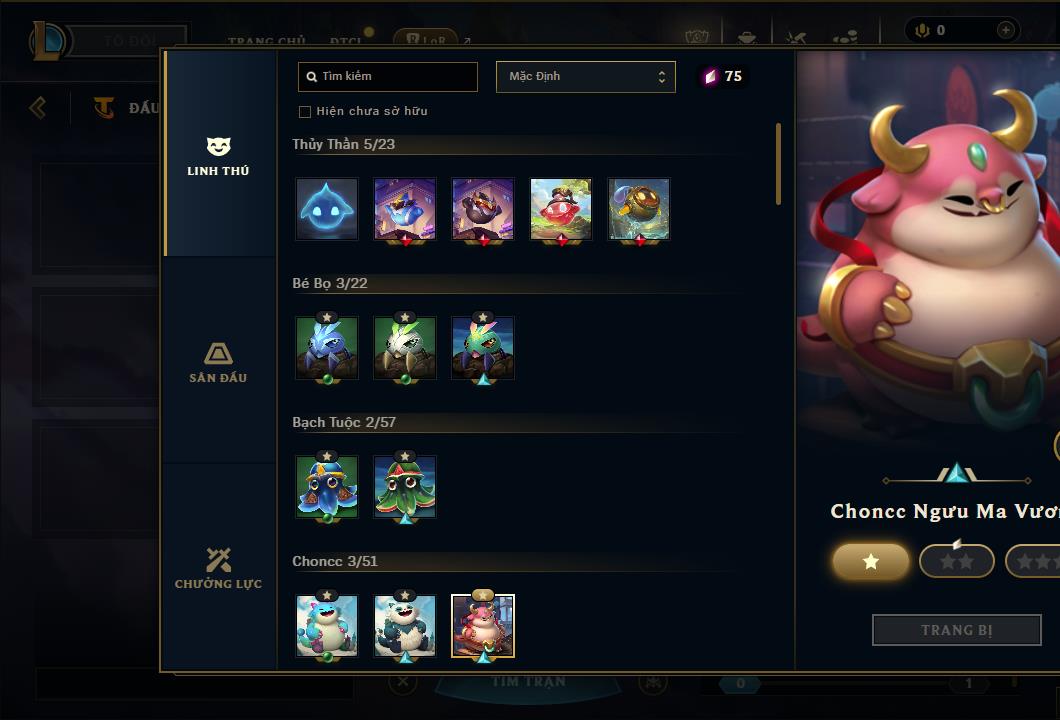Open the Sân Đấu tab

click(218, 363)
